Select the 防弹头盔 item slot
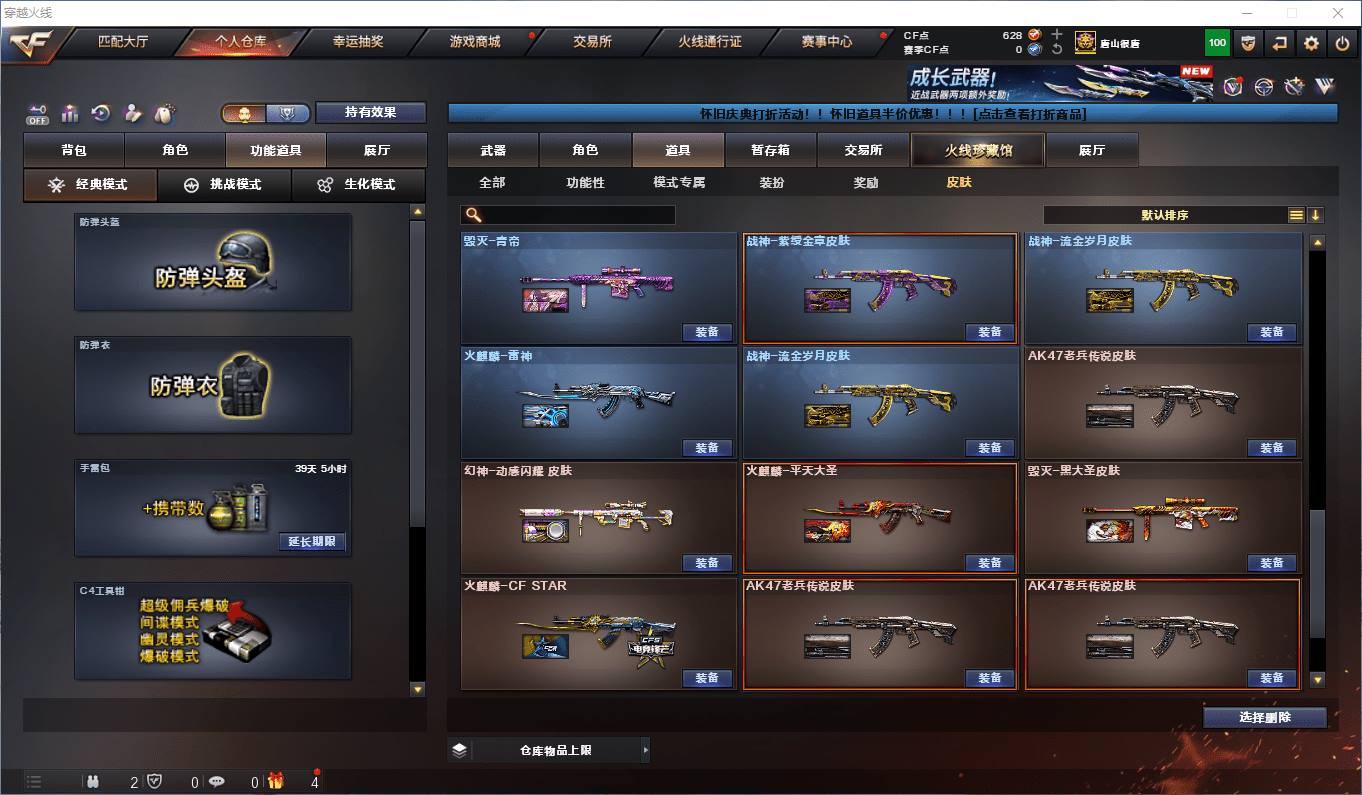The width and height of the screenshot is (1362, 795). [213, 262]
